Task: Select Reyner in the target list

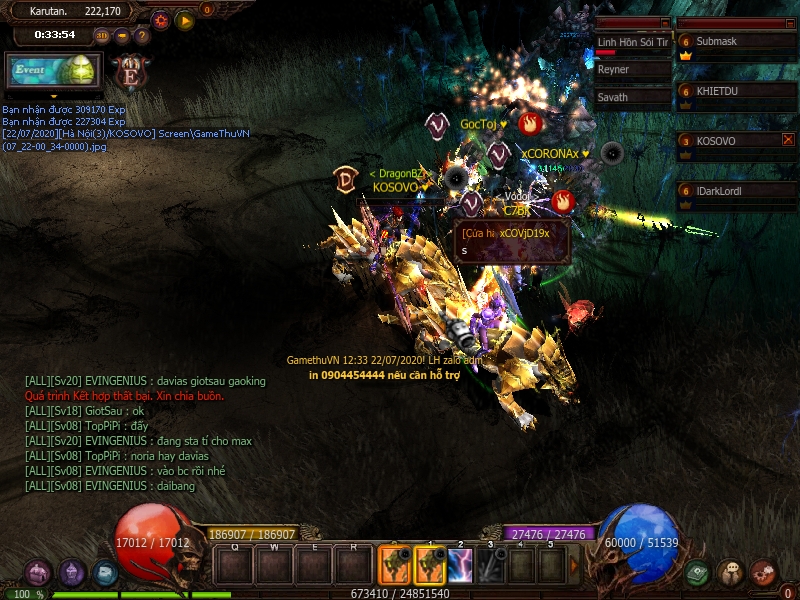Action: 633,70
